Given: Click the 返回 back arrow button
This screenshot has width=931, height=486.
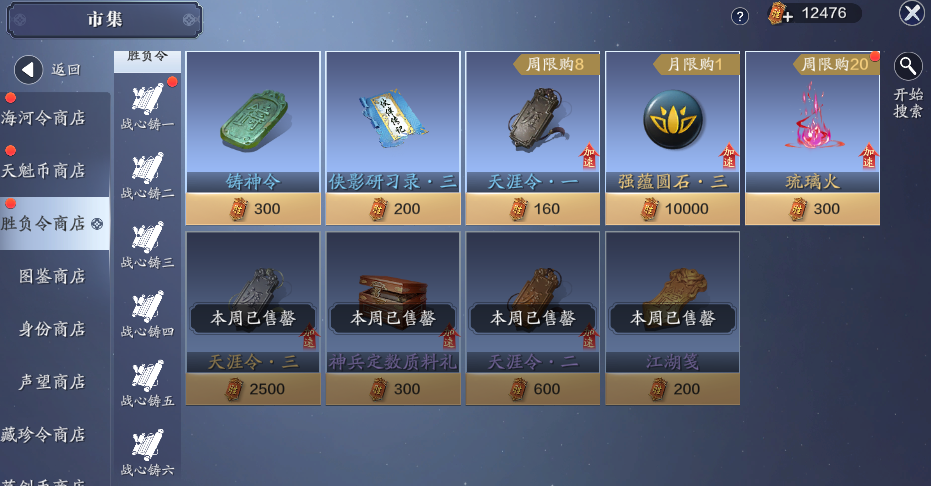Looking at the screenshot, I should tap(29, 69).
